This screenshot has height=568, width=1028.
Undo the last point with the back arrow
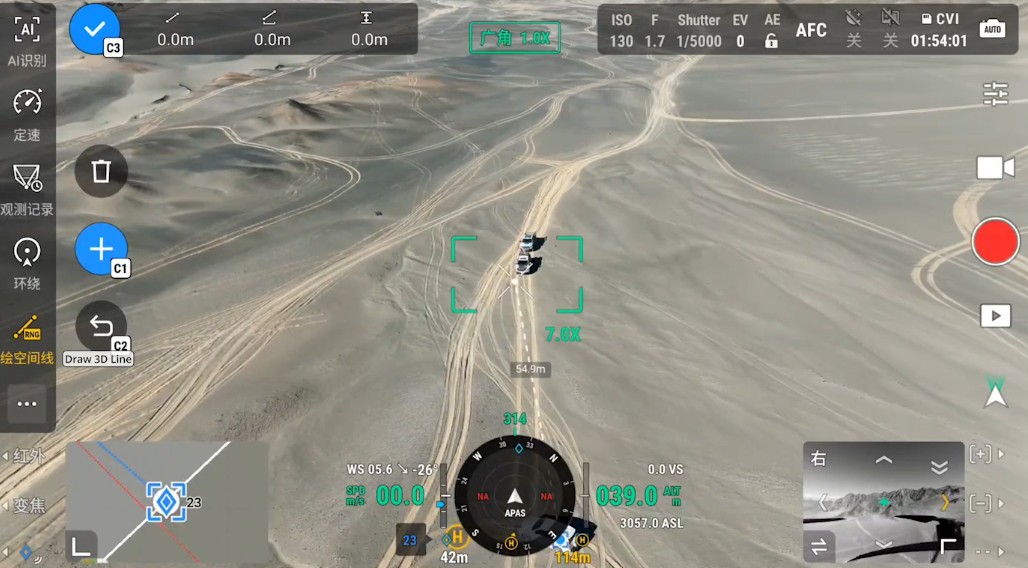point(101,326)
